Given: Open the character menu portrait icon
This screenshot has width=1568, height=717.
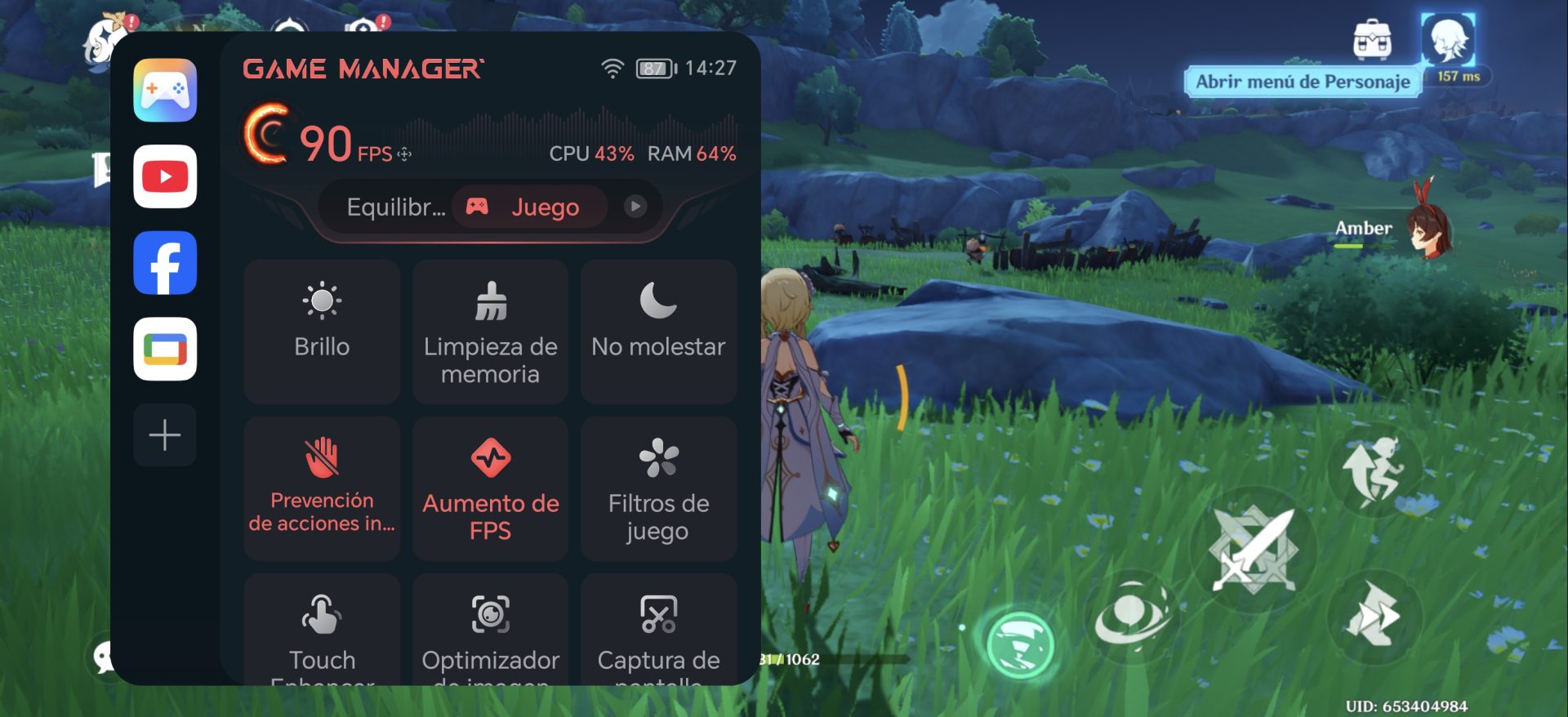Looking at the screenshot, I should [1449, 40].
